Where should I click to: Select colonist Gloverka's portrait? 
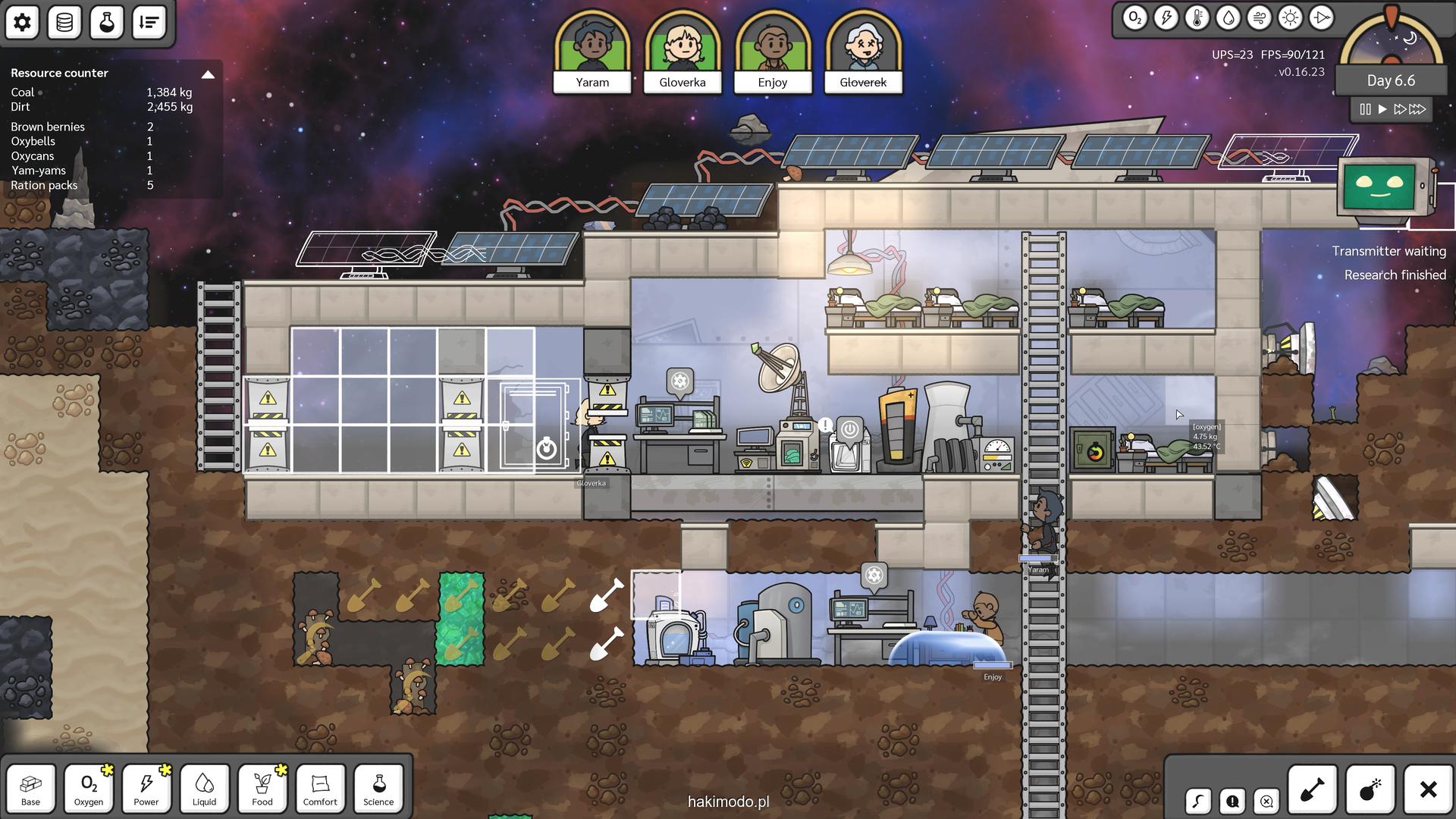pos(682,51)
